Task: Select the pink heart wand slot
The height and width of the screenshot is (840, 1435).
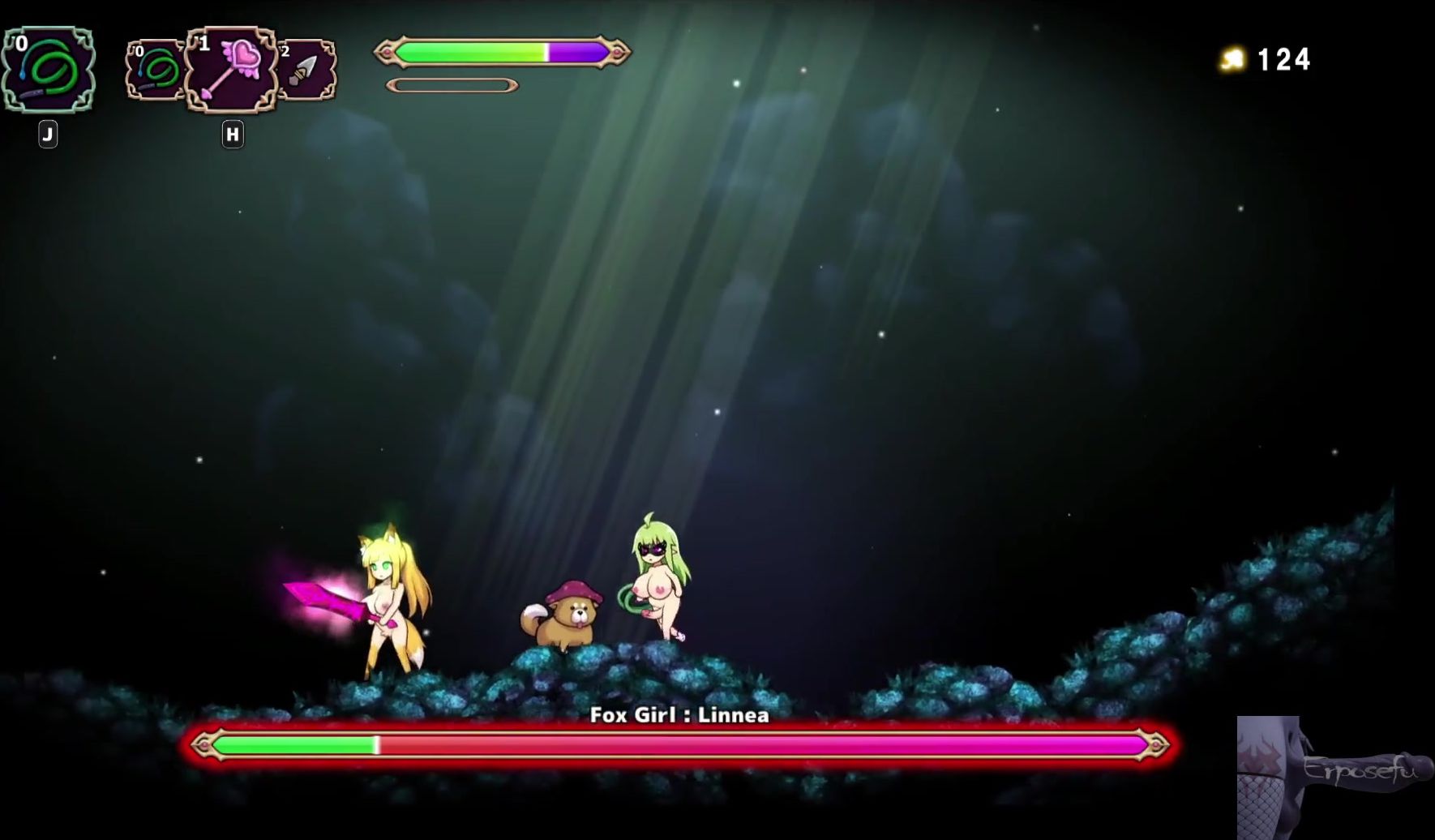Action: point(232,70)
